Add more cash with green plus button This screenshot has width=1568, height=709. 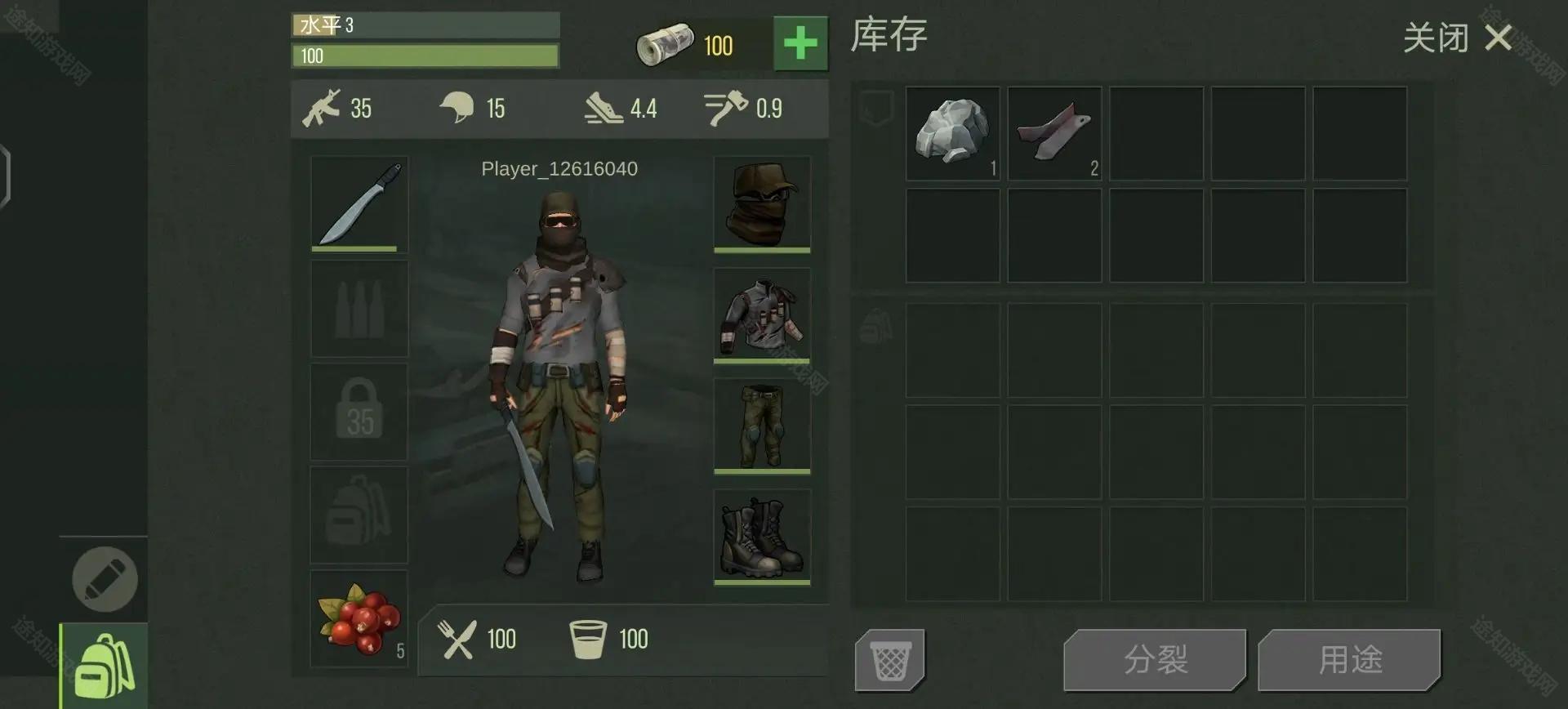pyautogui.click(x=800, y=43)
